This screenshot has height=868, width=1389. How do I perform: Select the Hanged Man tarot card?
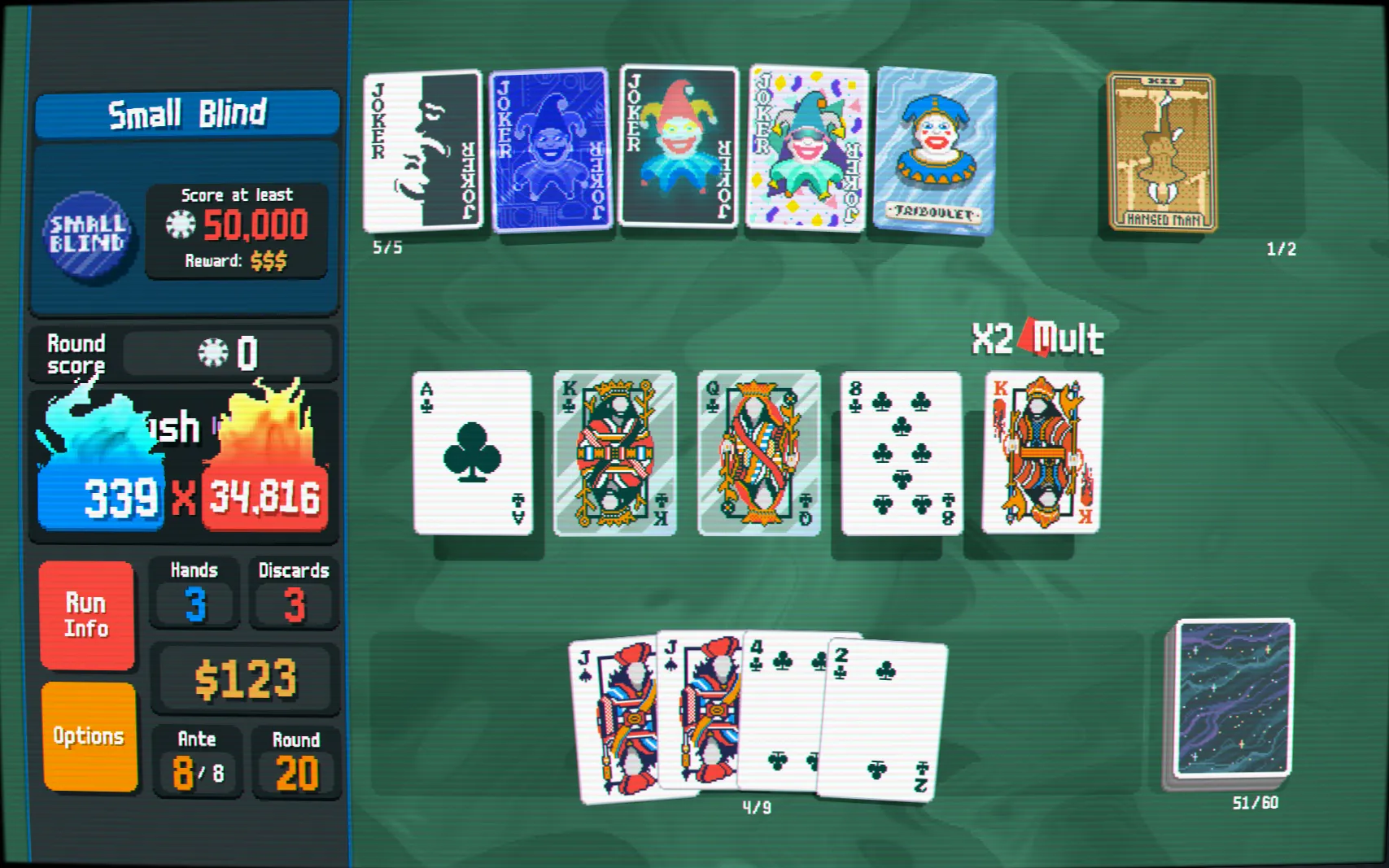1162,152
